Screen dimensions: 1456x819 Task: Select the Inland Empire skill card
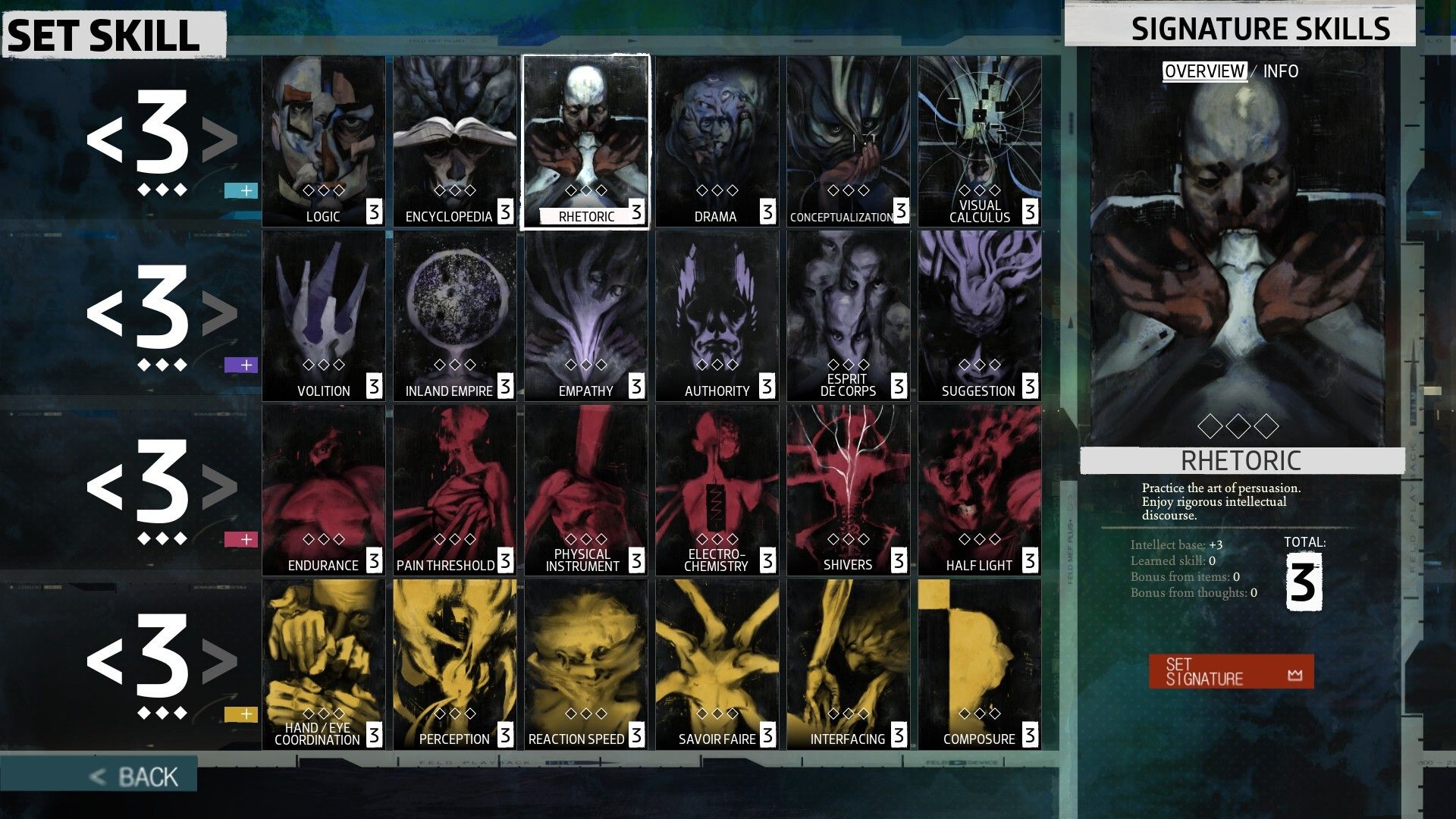(455, 315)
